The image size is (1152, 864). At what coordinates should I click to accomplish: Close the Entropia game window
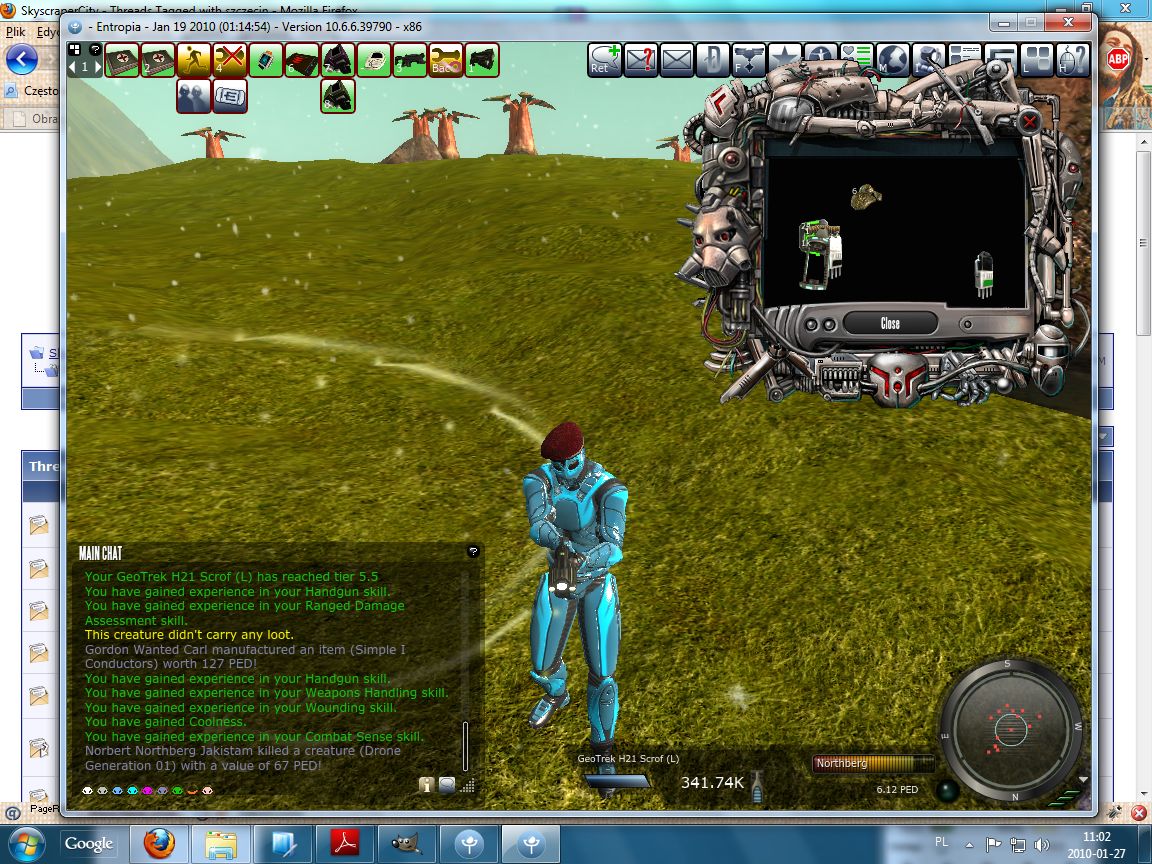1074,22
